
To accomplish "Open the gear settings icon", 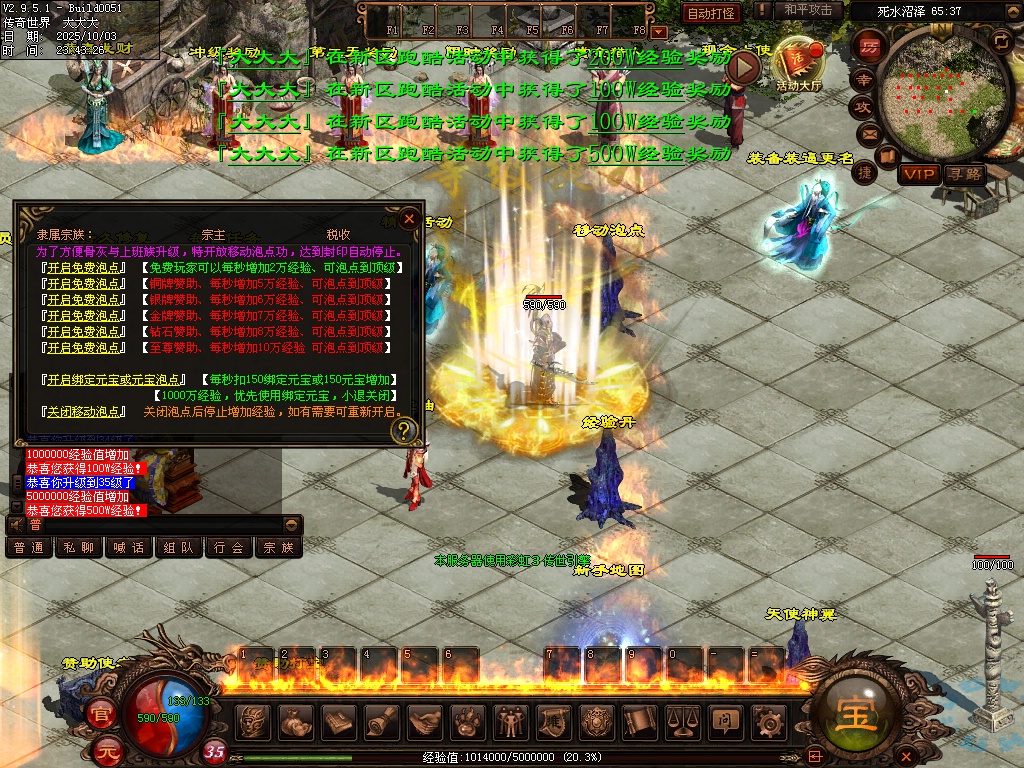I will click(x=767, y=720).
